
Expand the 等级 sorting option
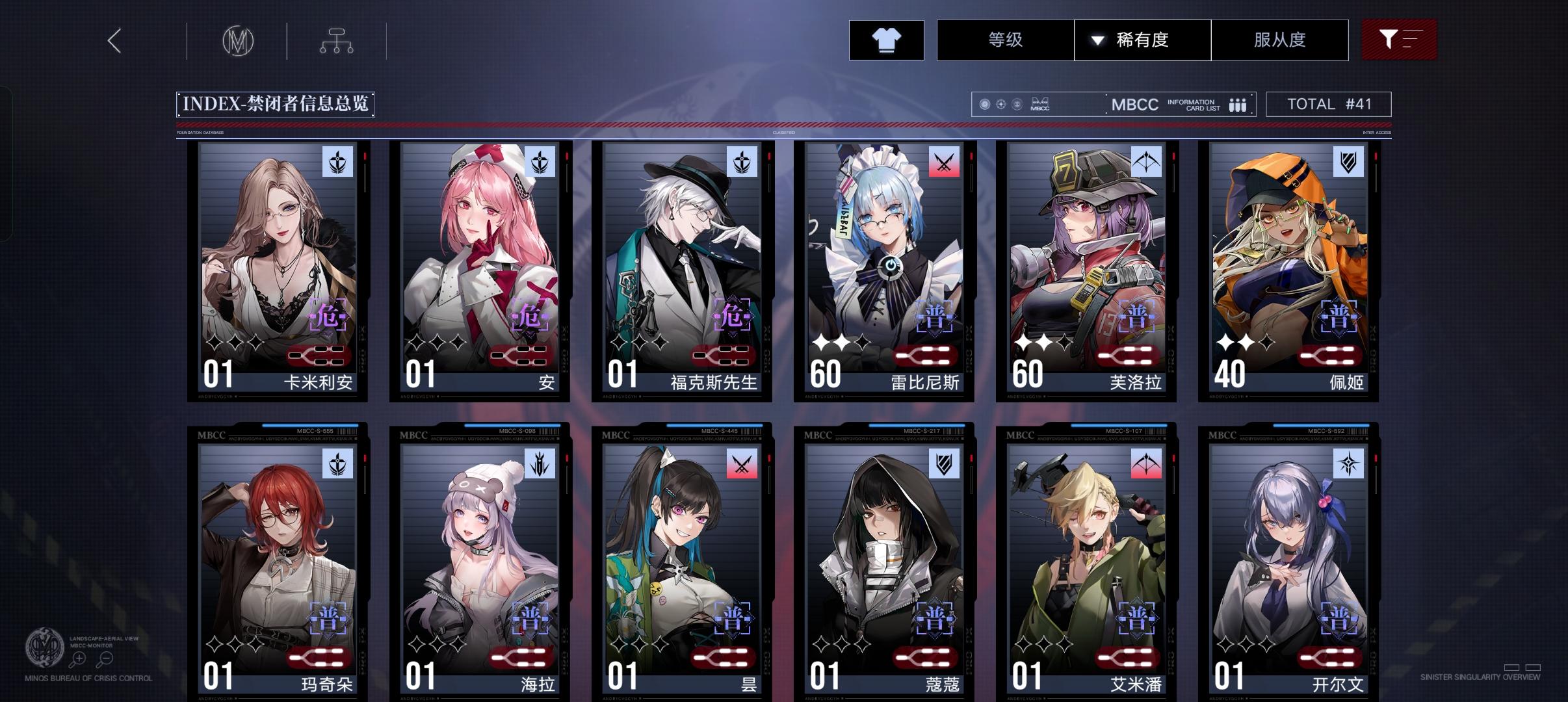[1004, 40]
